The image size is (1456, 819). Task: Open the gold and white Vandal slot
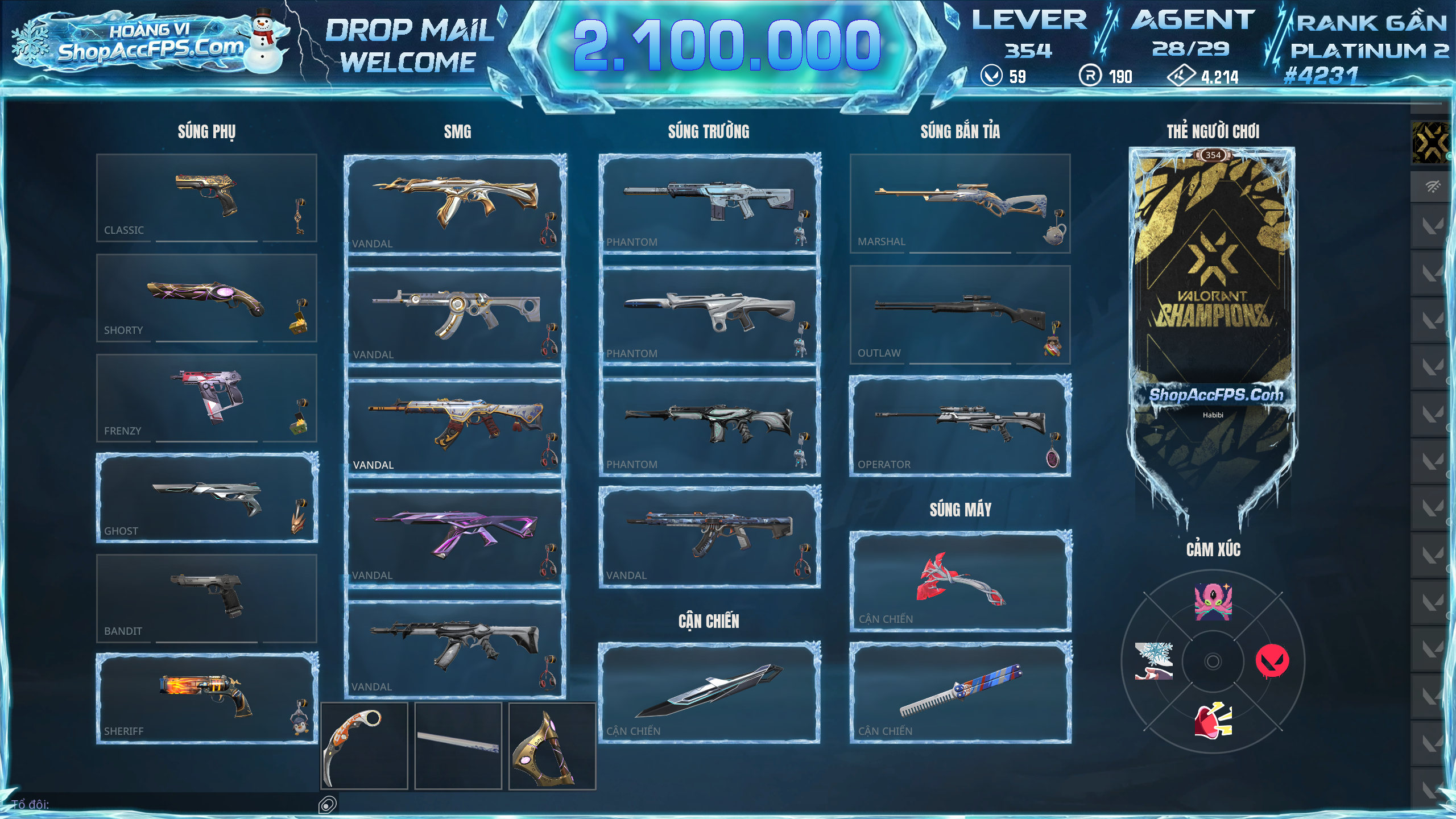click(x=455, y=203)
